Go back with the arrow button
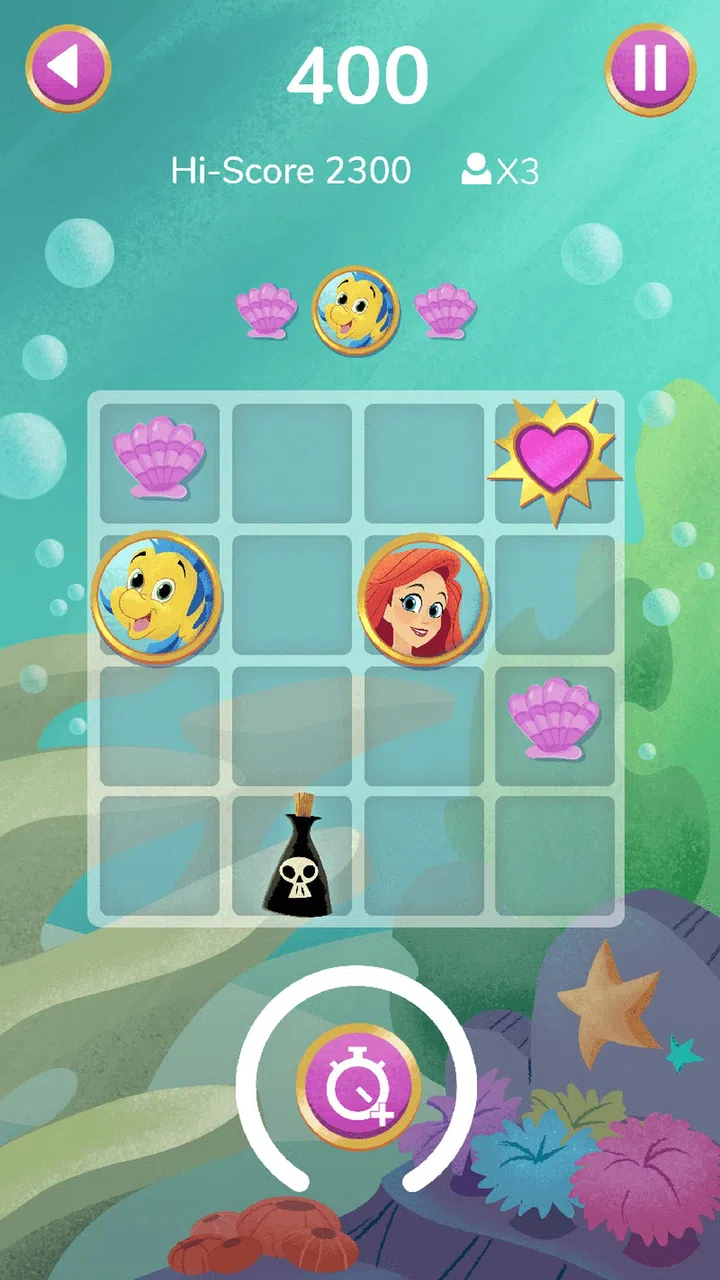Image resolution: width=720 pixels, height=1280 pixels. pos(67,67)
